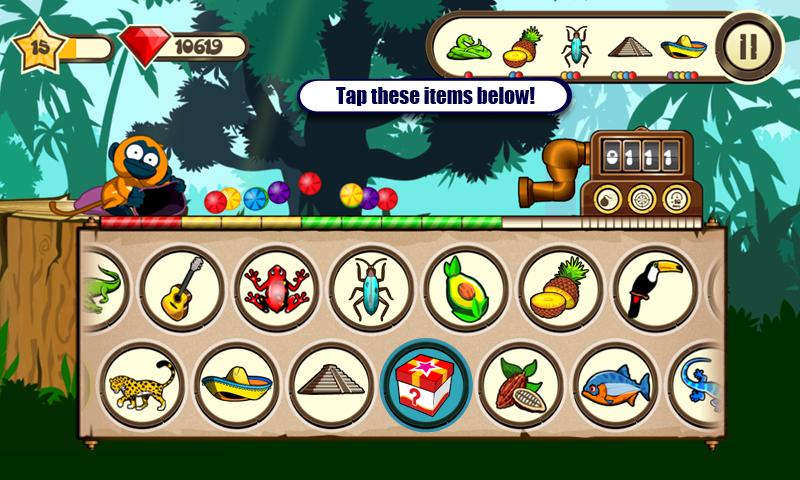Select the toucan bird tile
800x480 pixels.
click(x=654, y=289)
